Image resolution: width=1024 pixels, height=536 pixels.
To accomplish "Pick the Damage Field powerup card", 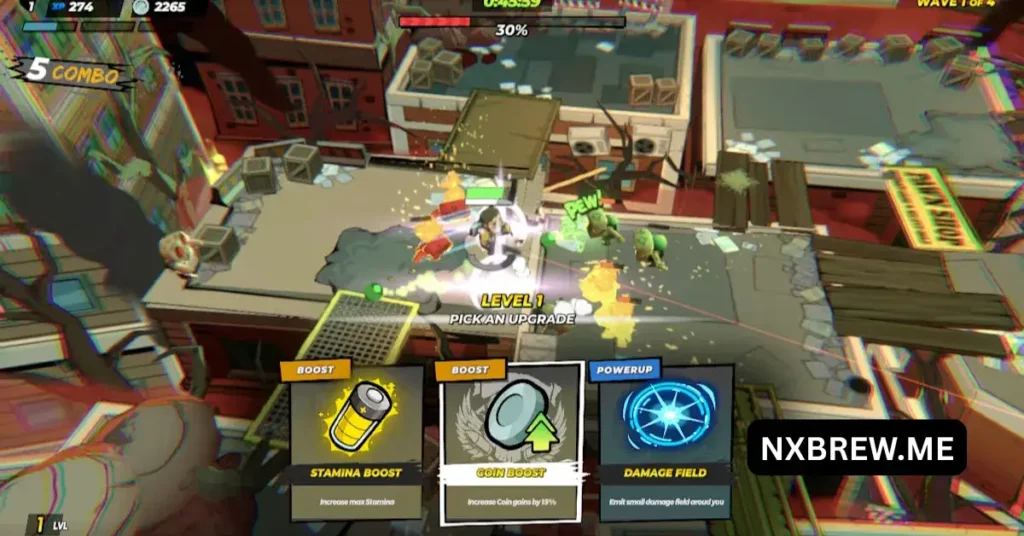I will 665,442.
